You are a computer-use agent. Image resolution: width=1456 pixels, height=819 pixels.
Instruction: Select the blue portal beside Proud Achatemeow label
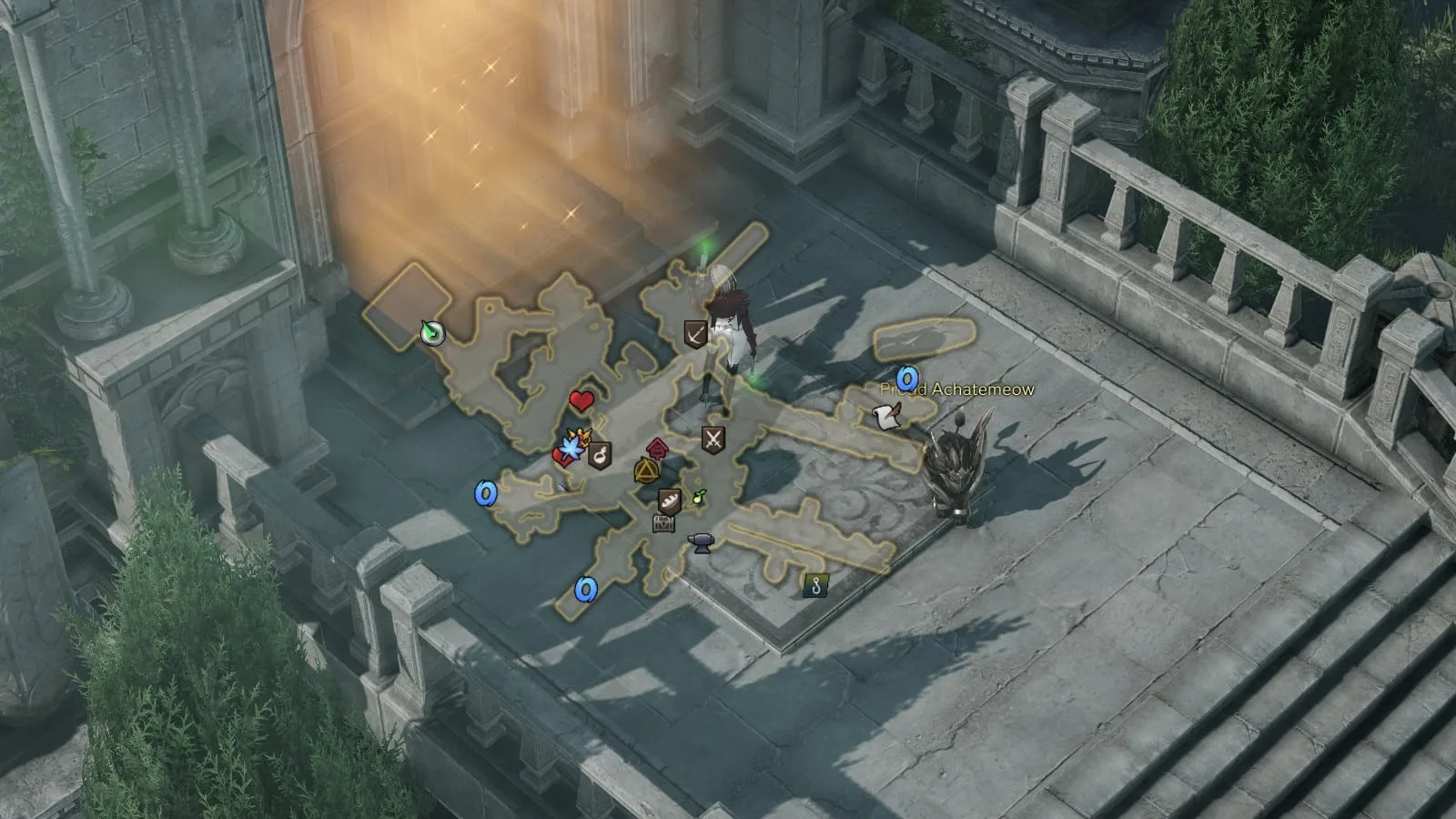point(906,378)
